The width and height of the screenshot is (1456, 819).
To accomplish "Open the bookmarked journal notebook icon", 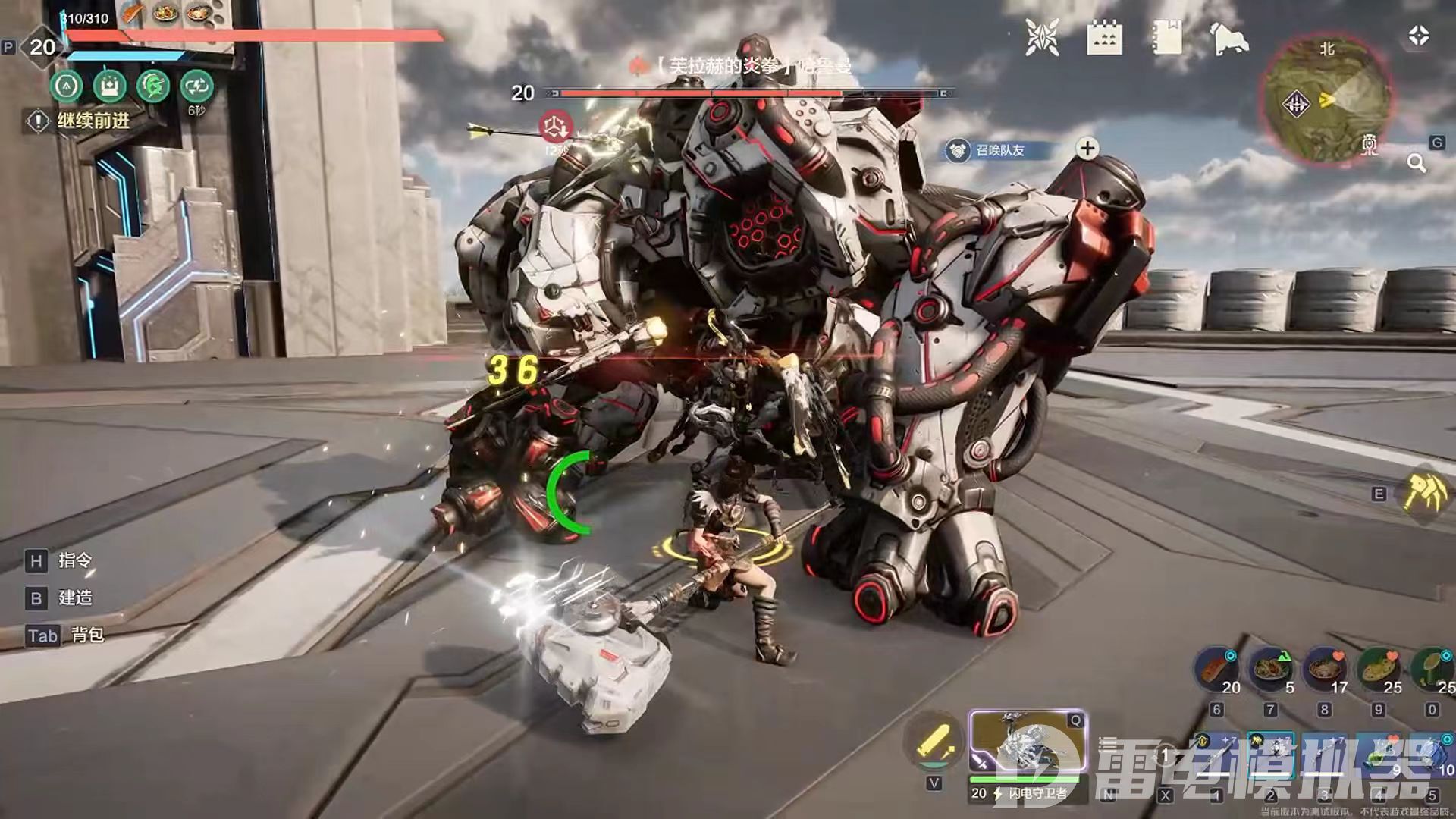I will click(1166, 37).
